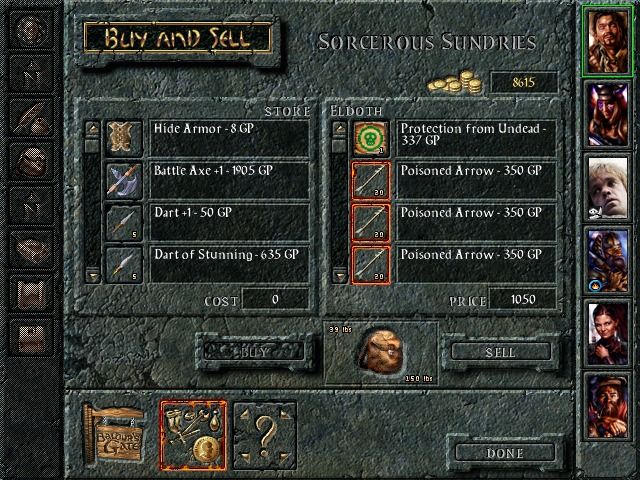The width and height of the screenshot is (640, 480).
Task: Select the helmeted dwarf portrait
Action: coord(609,261)
